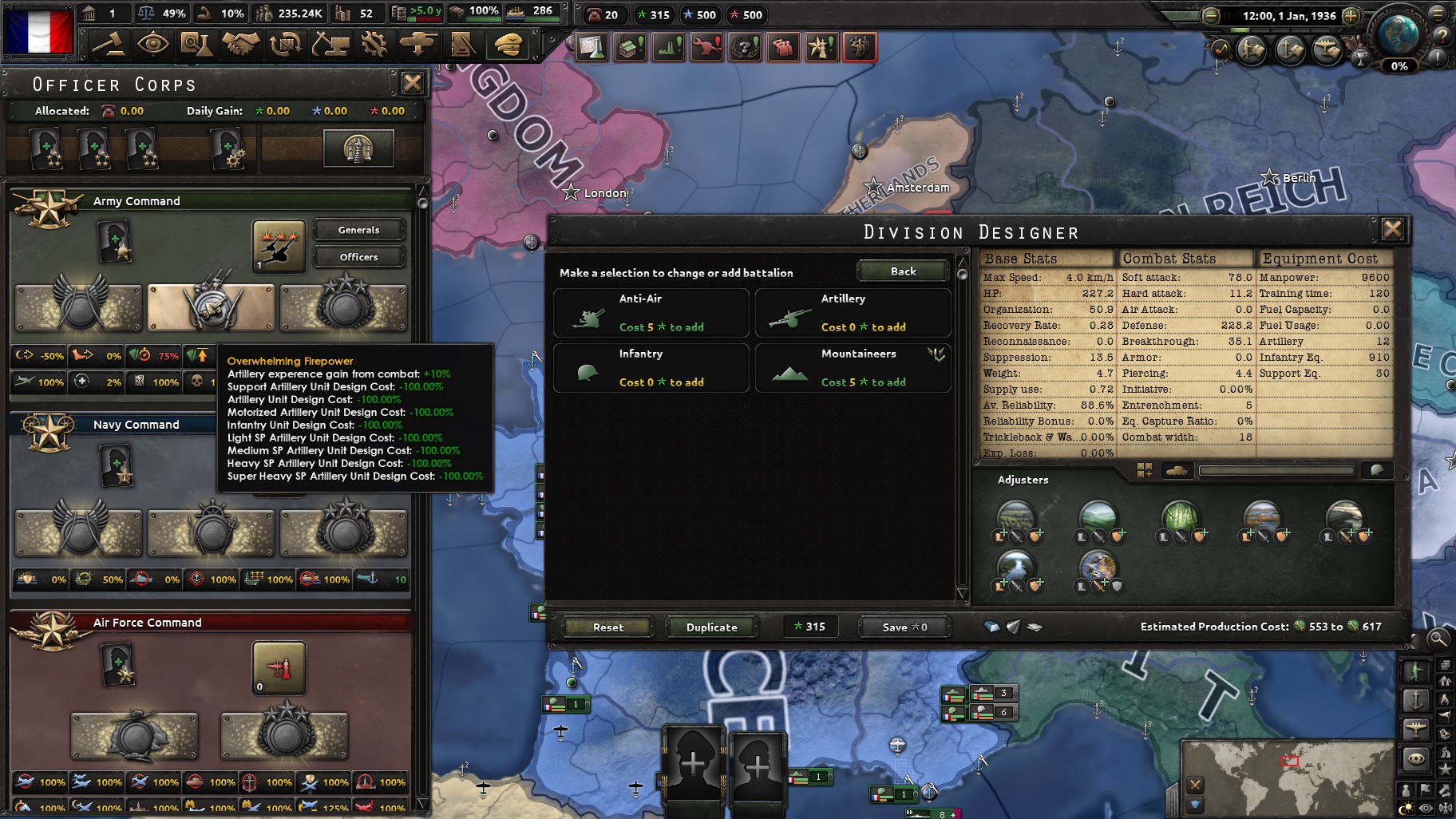Viewport: 1456px width, 819px height.
Task: Switch to the Officers tab in Army Command
Action: click(358, 257)
